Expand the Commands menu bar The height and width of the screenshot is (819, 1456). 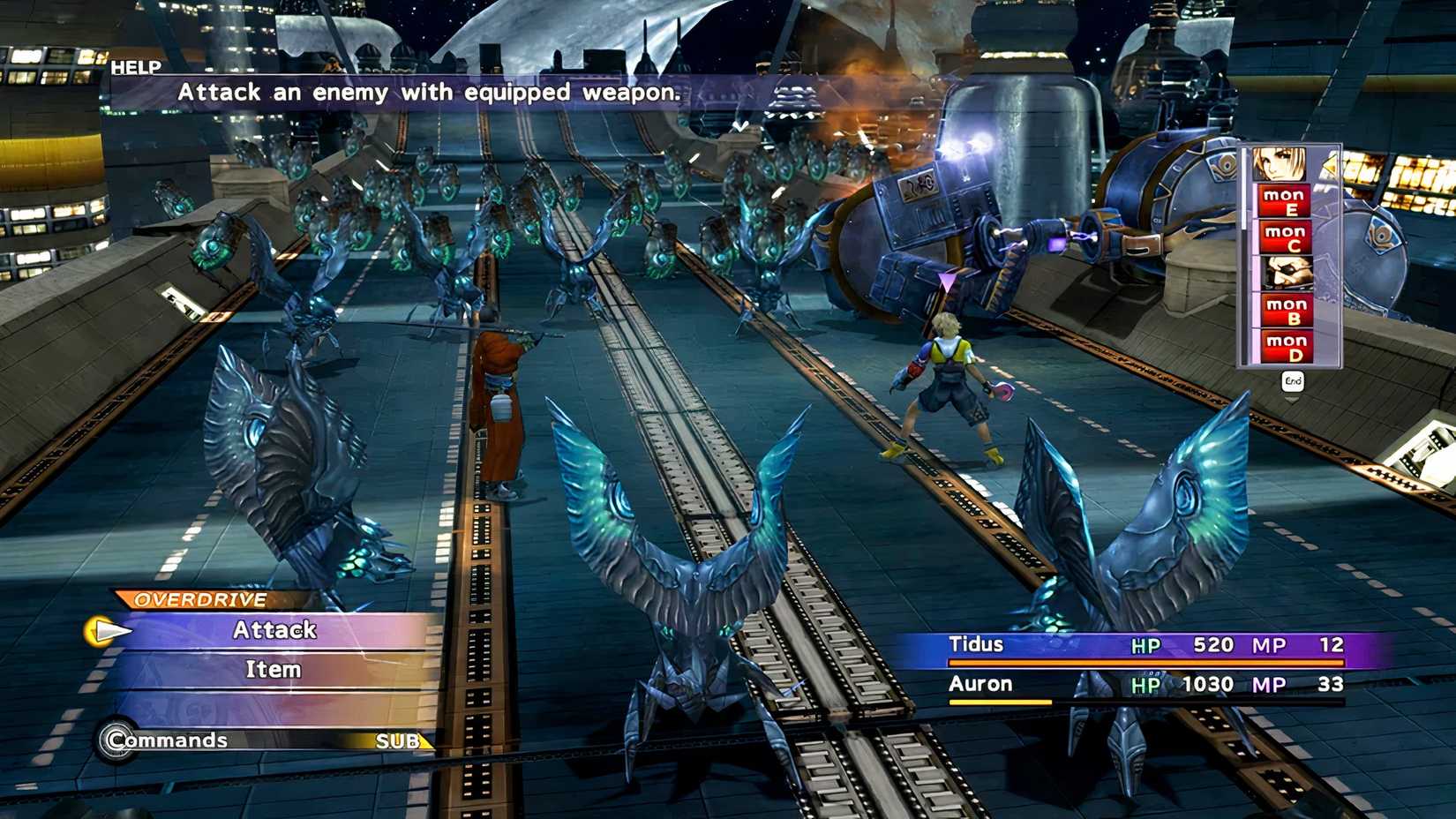coord(168,740)
